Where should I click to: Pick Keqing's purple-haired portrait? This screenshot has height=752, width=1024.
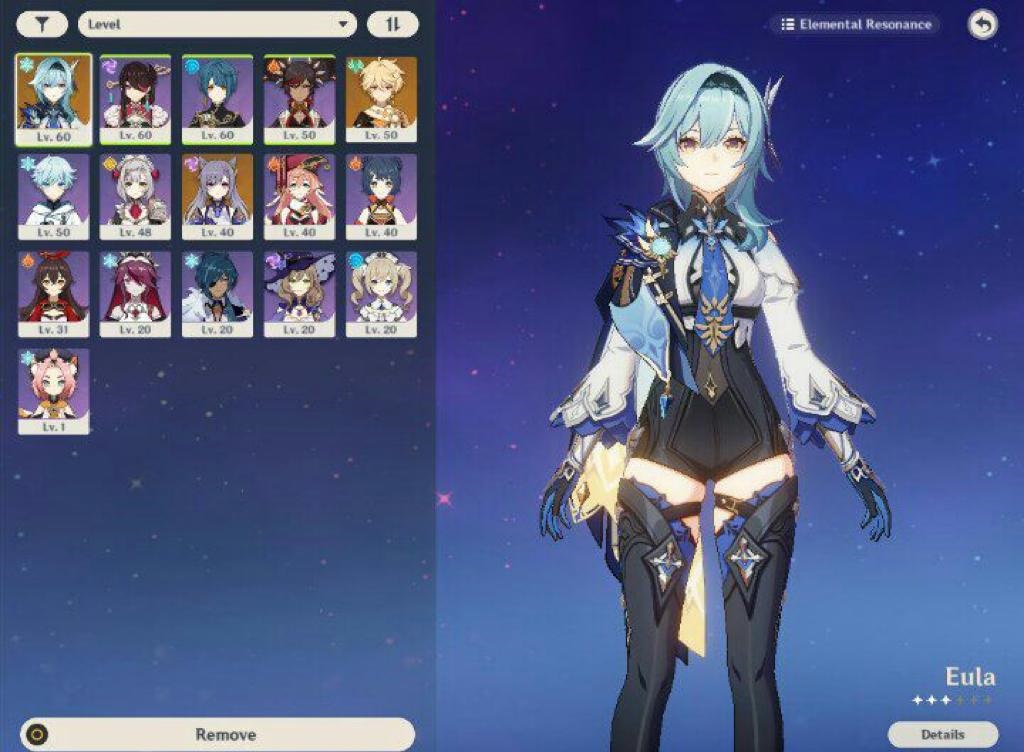coord(217,196)
